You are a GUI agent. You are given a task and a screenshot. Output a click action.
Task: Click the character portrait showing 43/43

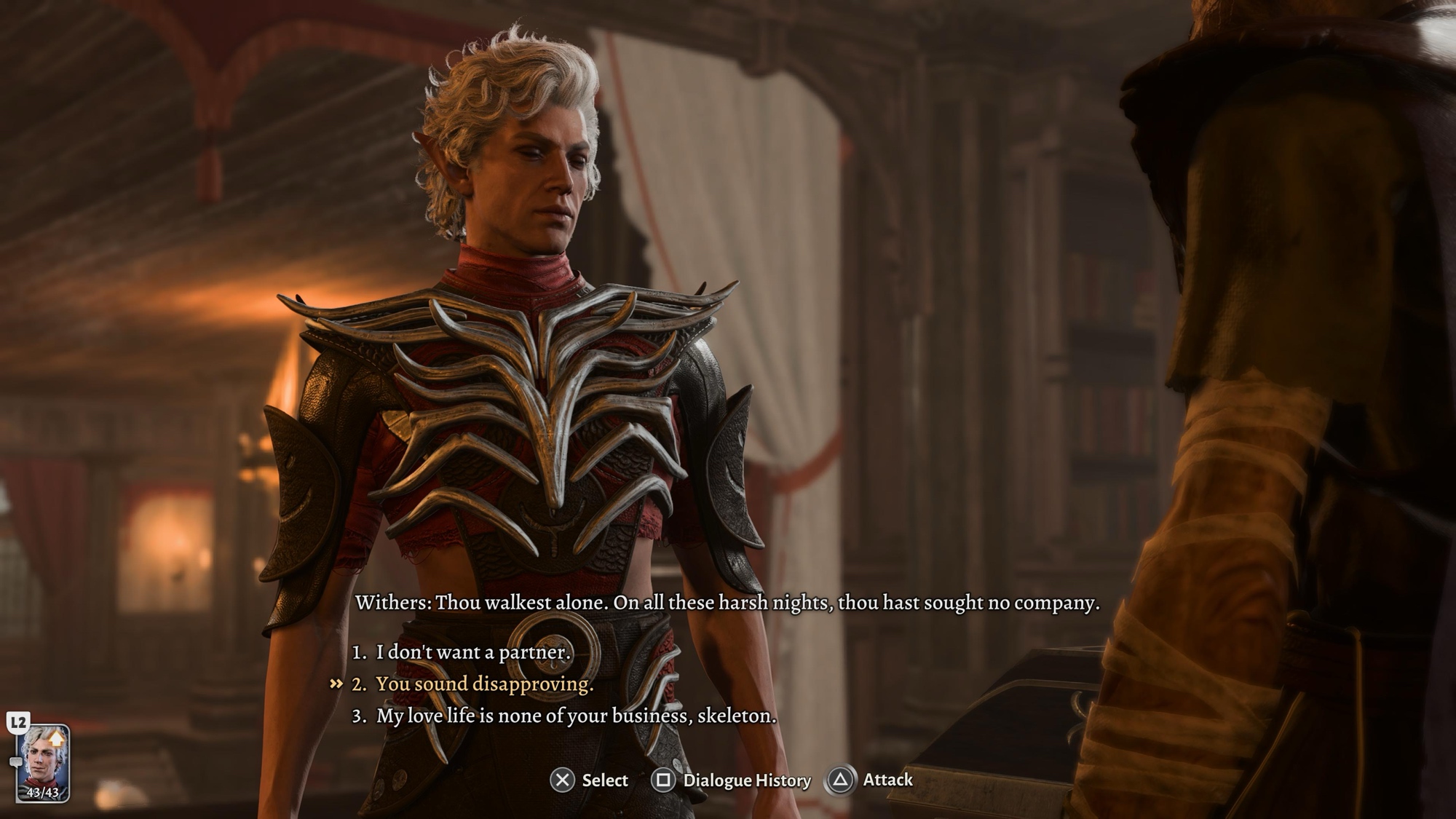[43, 763]
